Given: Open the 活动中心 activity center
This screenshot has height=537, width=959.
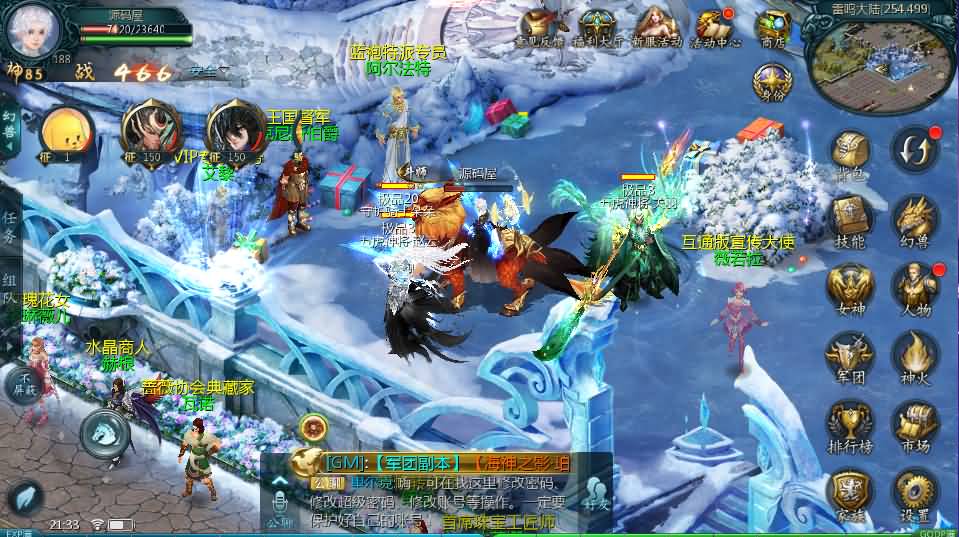Looking at the screenshot, I should (714, 28).
